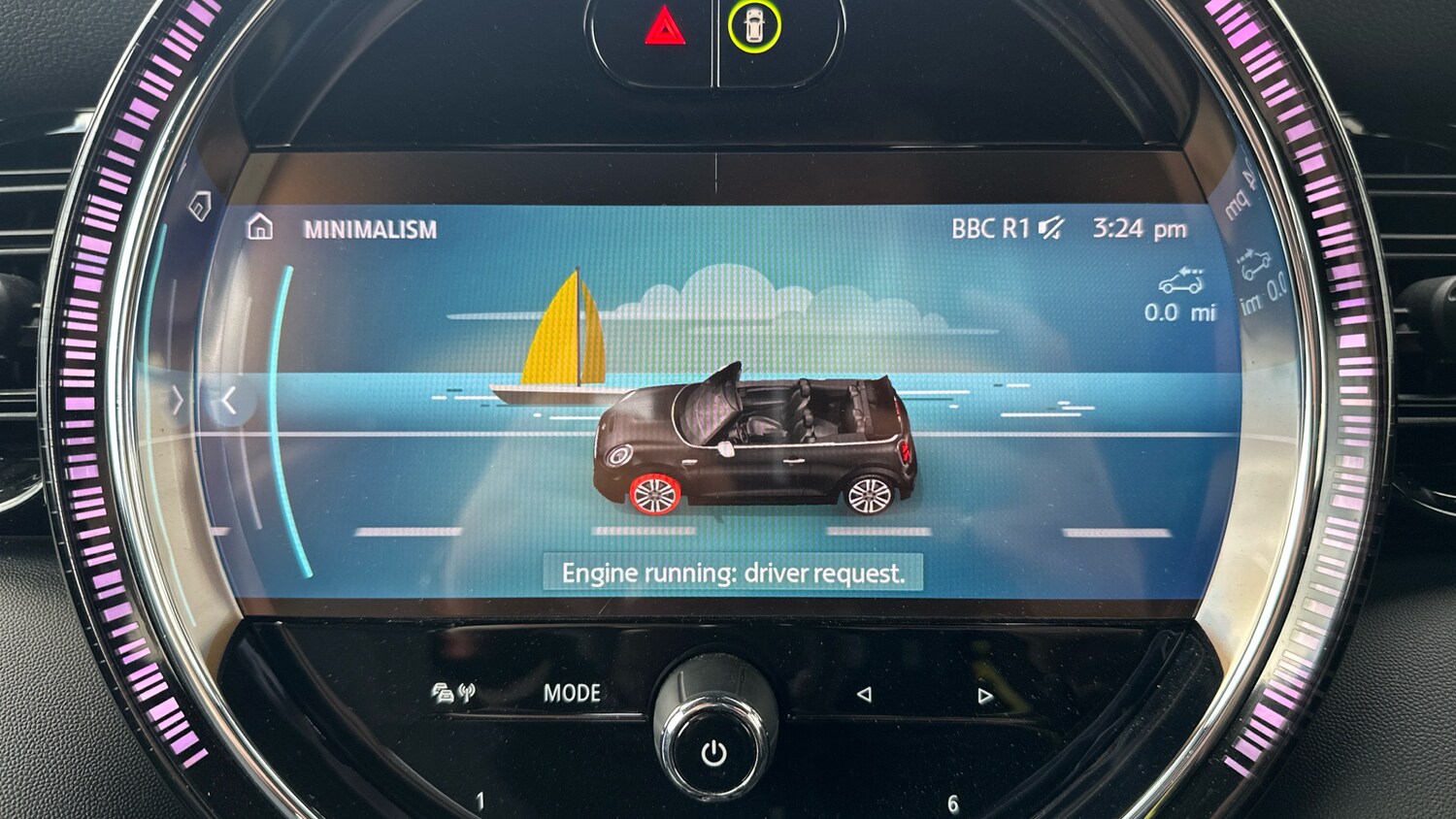Select the left-pointing chevron arrow
This screenshot has height=819, width=1456.
[x=229, y=400]
